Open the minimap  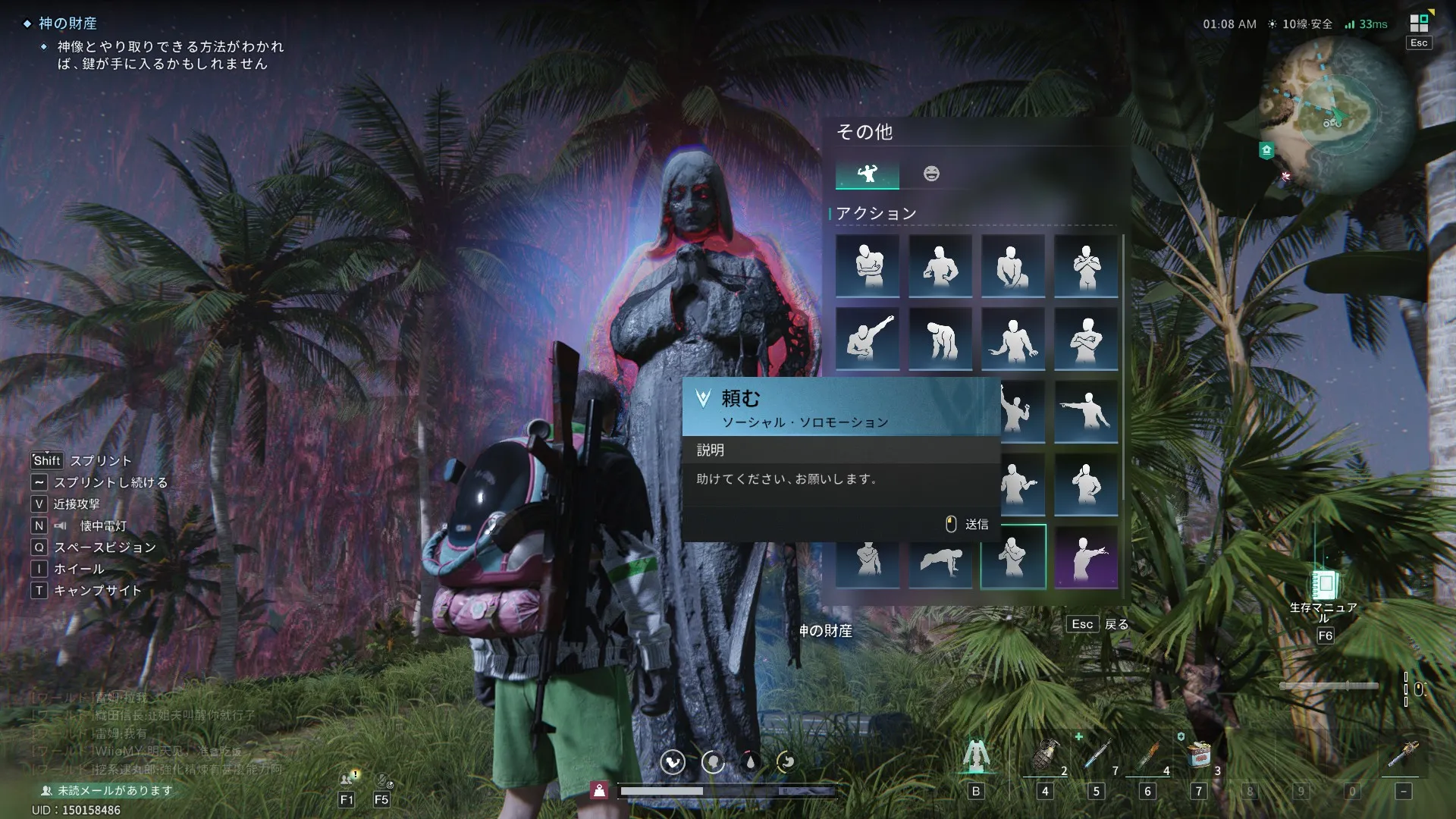[x=1335, y=114]
